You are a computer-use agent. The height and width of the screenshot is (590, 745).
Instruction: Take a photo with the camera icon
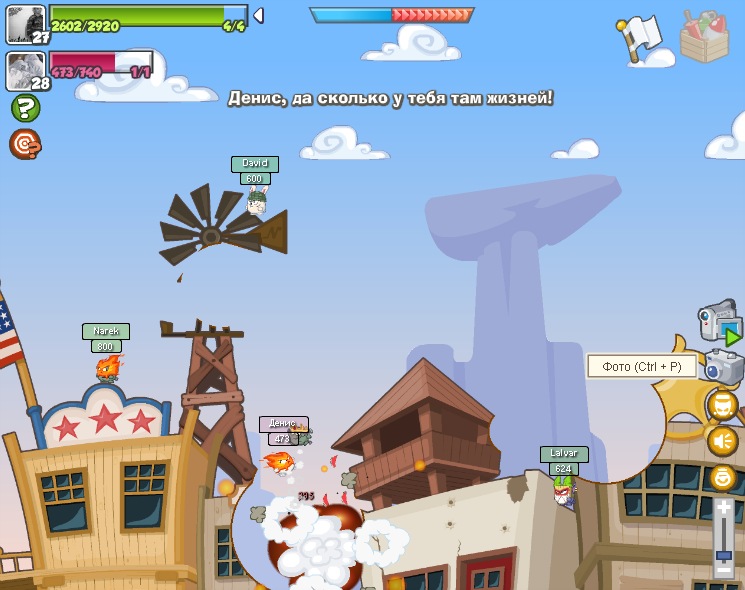[723, 365]
